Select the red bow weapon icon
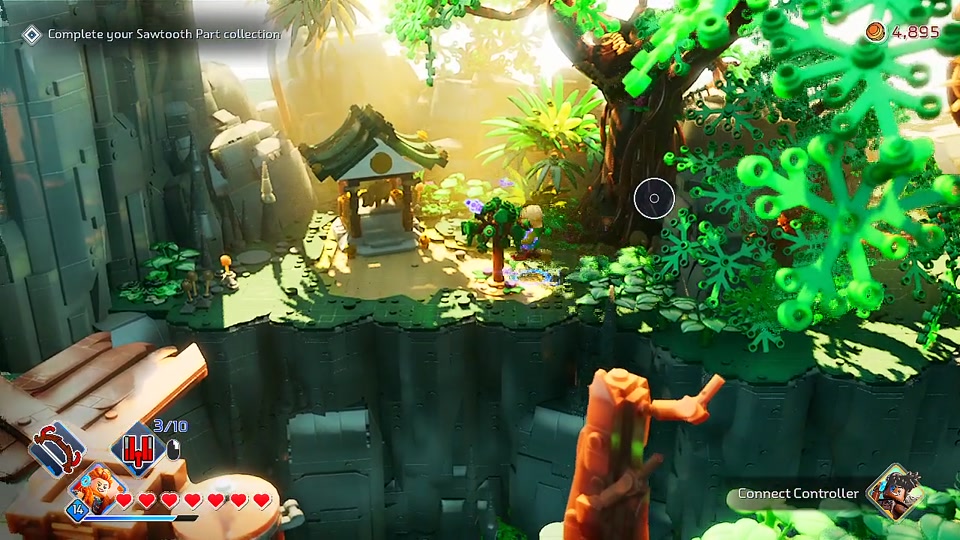 pos(57,447)
